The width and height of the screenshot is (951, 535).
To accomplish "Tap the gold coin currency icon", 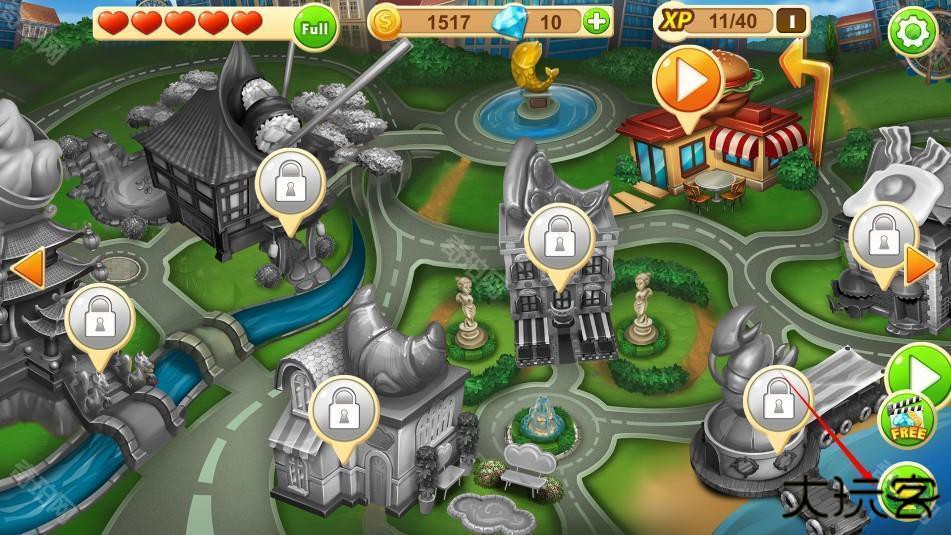I will tap(385, 22).
